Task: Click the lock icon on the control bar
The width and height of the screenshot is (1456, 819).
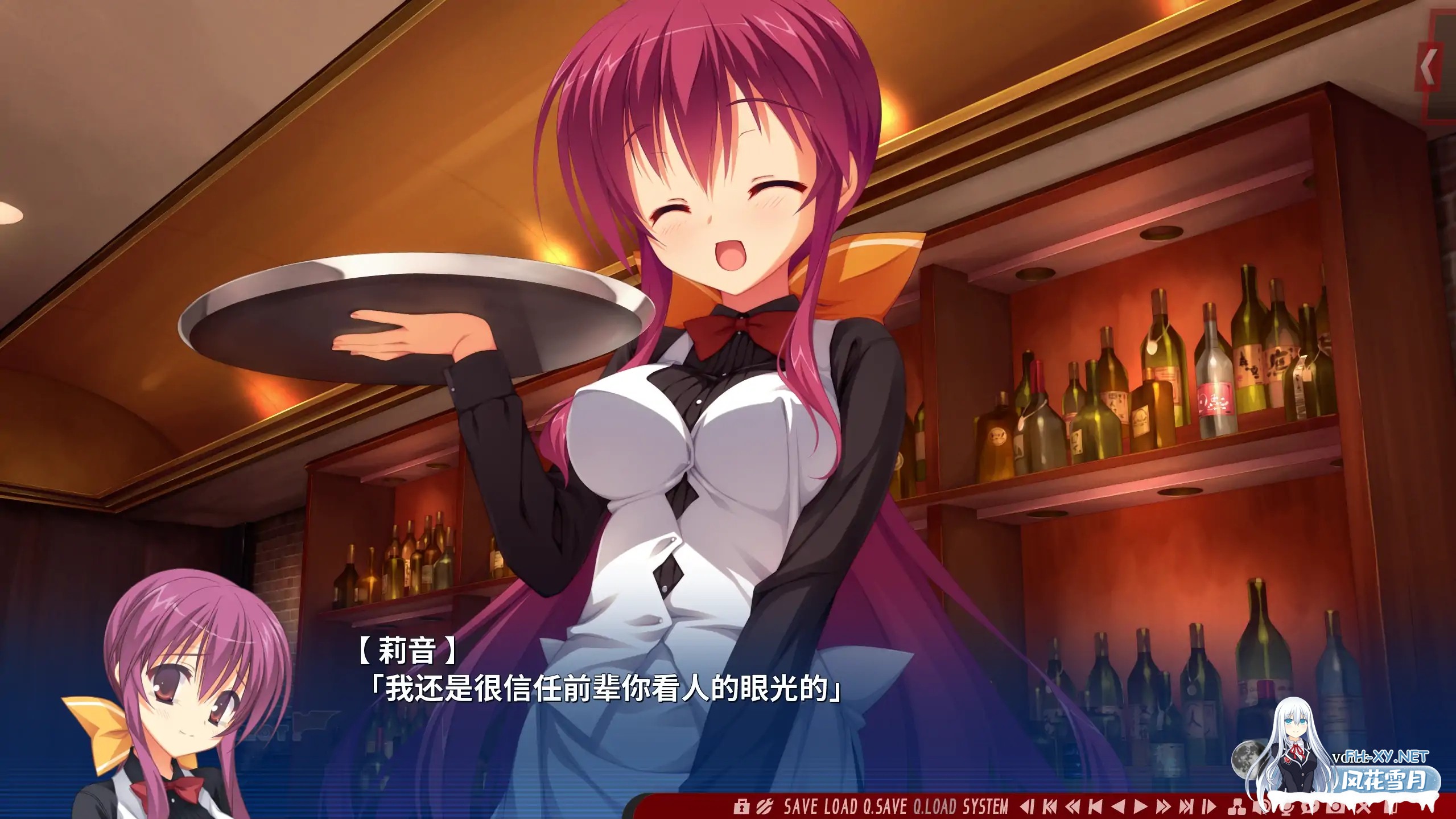Action: point(743,806)
